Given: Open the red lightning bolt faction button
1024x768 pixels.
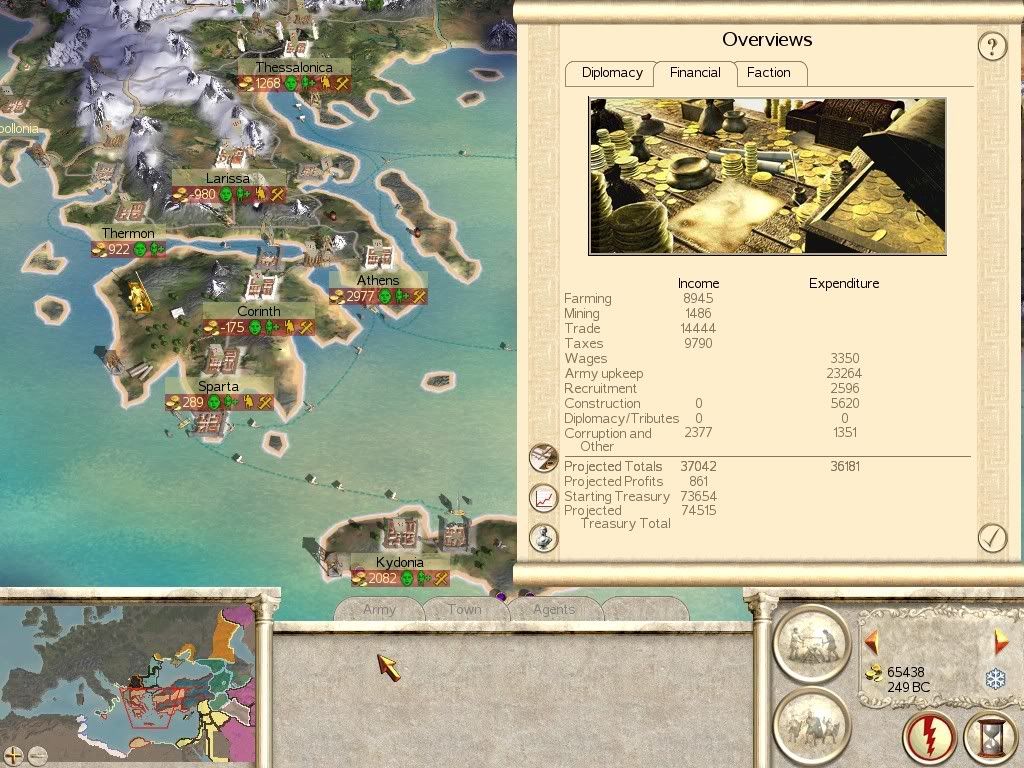Looking at the screenshot, I should [929, 737].
